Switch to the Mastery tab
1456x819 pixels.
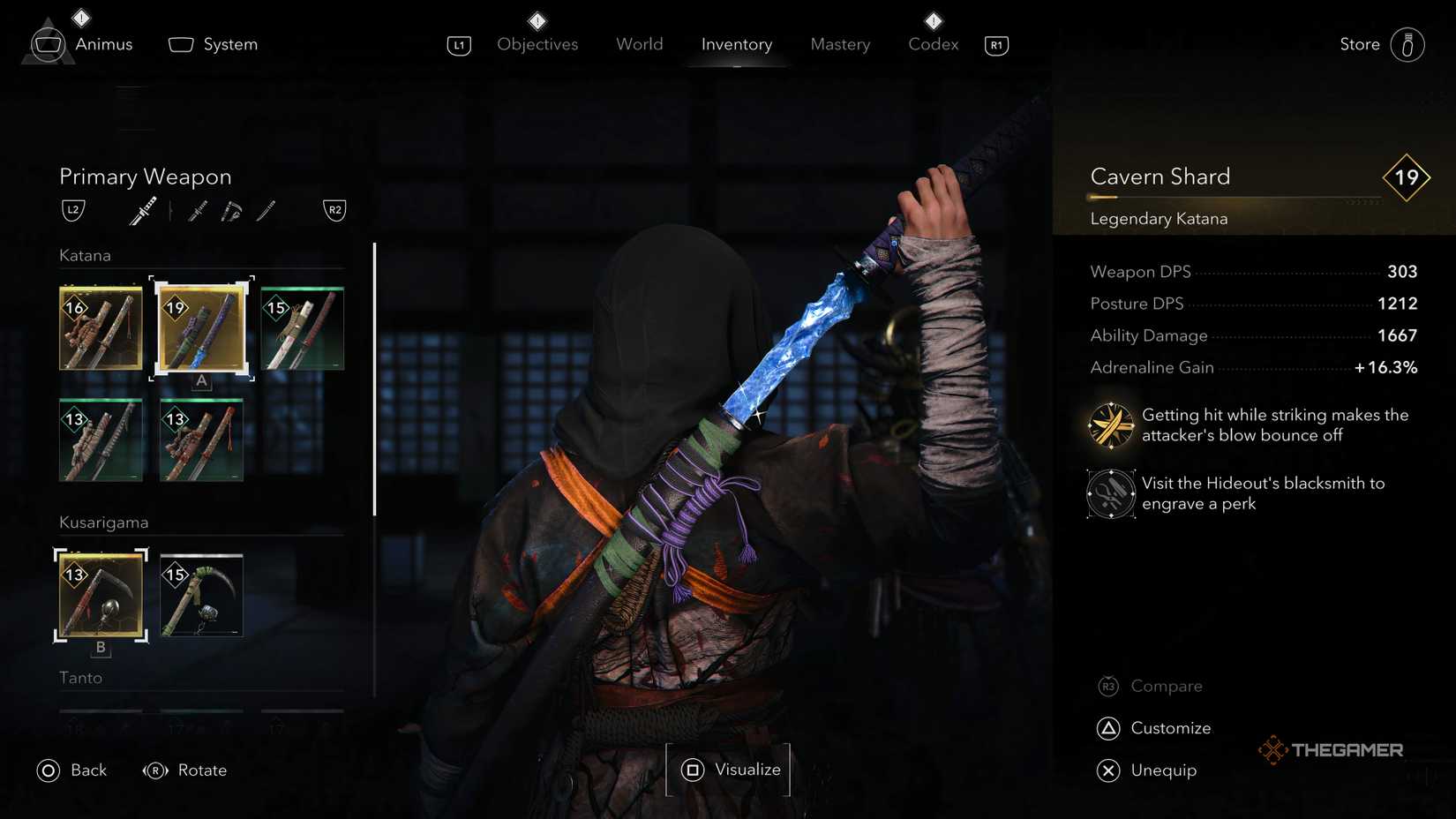[x=839, y=44]
